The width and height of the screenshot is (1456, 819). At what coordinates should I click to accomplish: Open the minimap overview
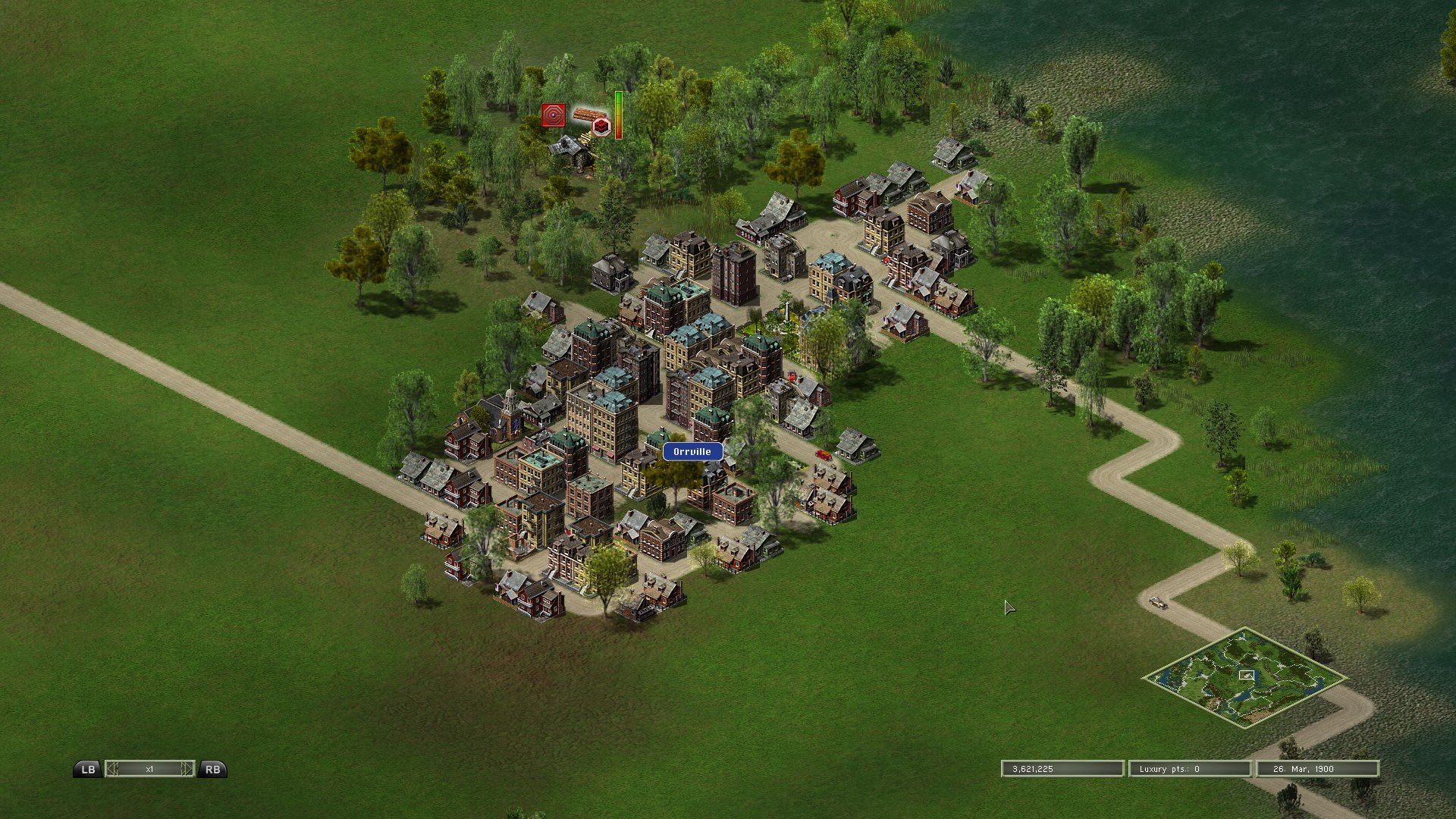point(1245,677)
